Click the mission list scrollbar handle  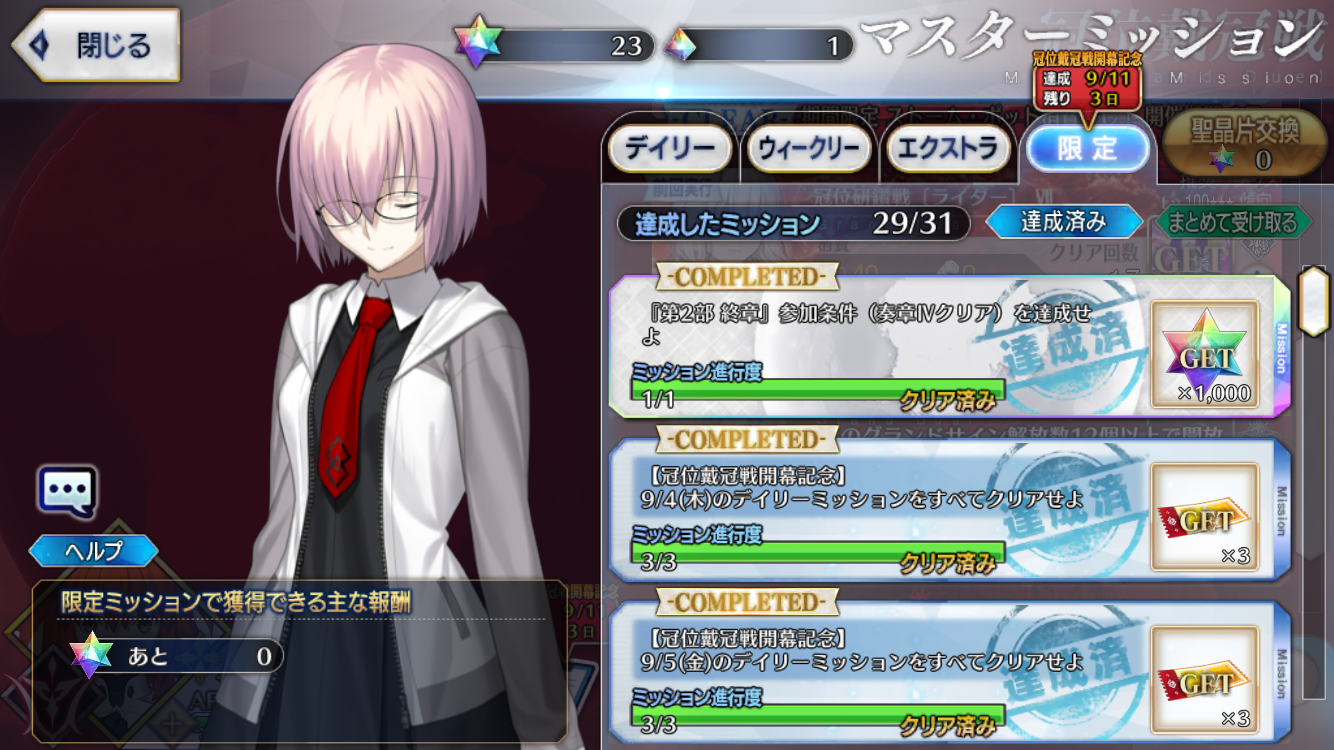point(1312,300)
